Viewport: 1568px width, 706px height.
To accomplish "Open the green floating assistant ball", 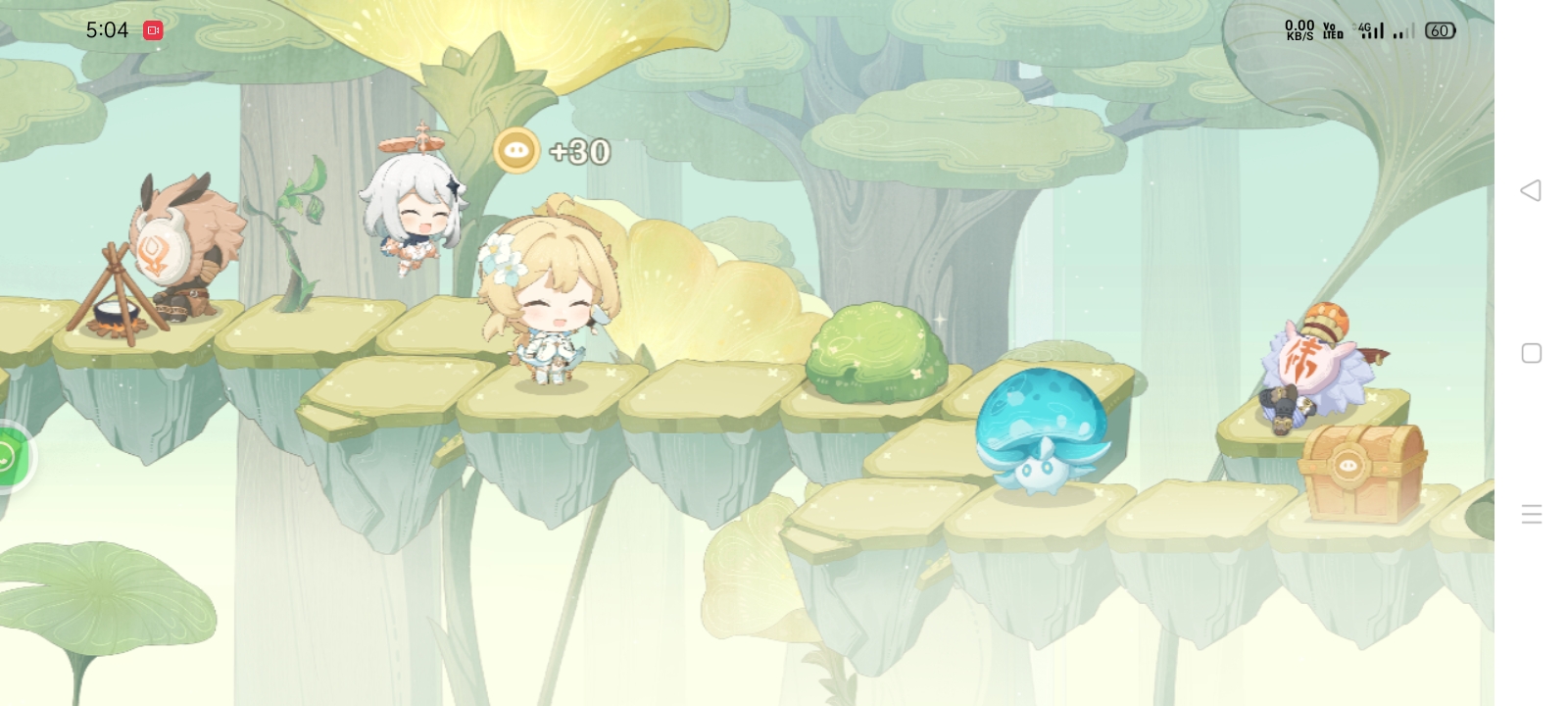I will (x=10, y=454).
